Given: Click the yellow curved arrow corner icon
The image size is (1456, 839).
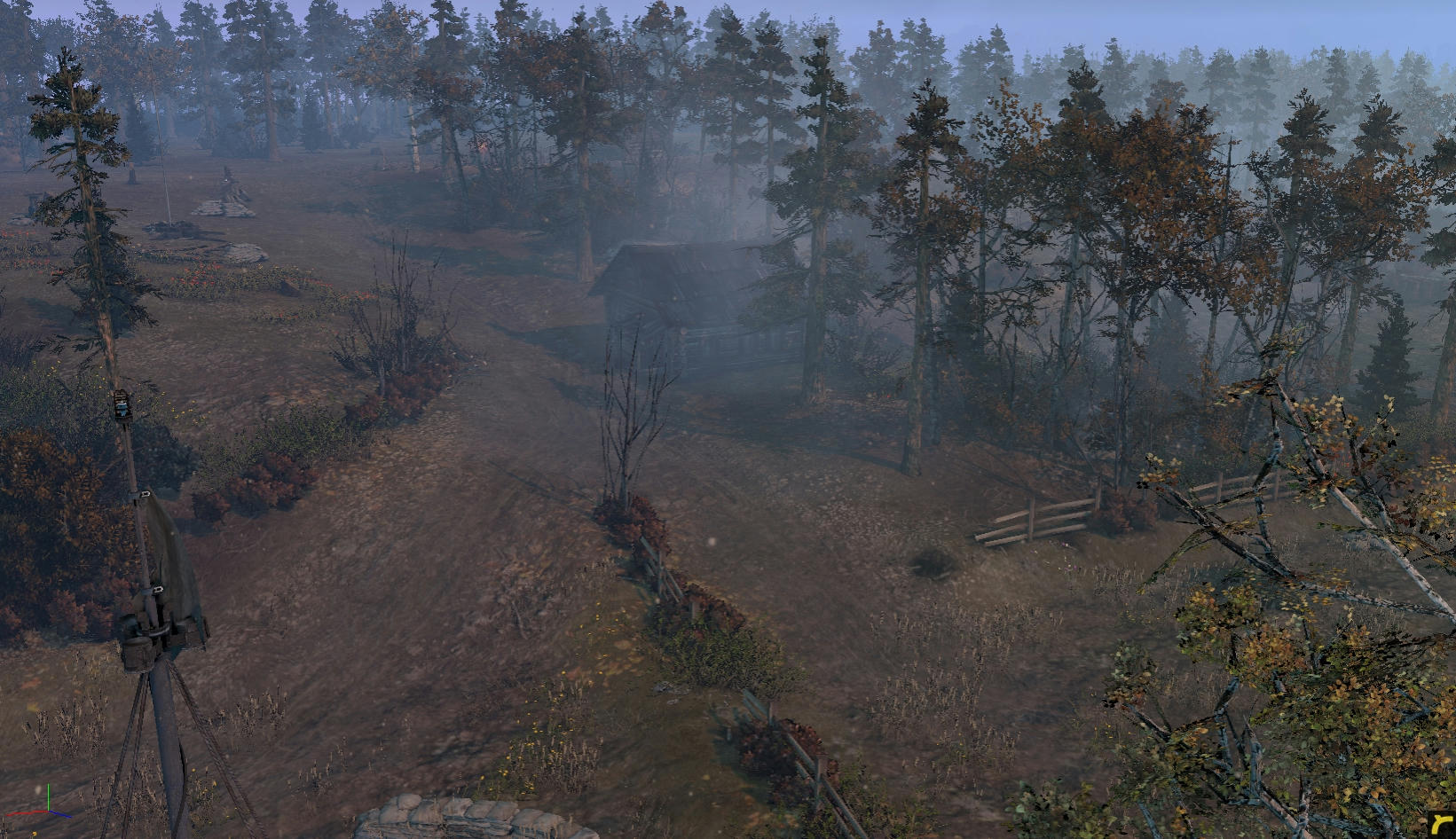Looking at the screenshot, I should [1440, 824].
